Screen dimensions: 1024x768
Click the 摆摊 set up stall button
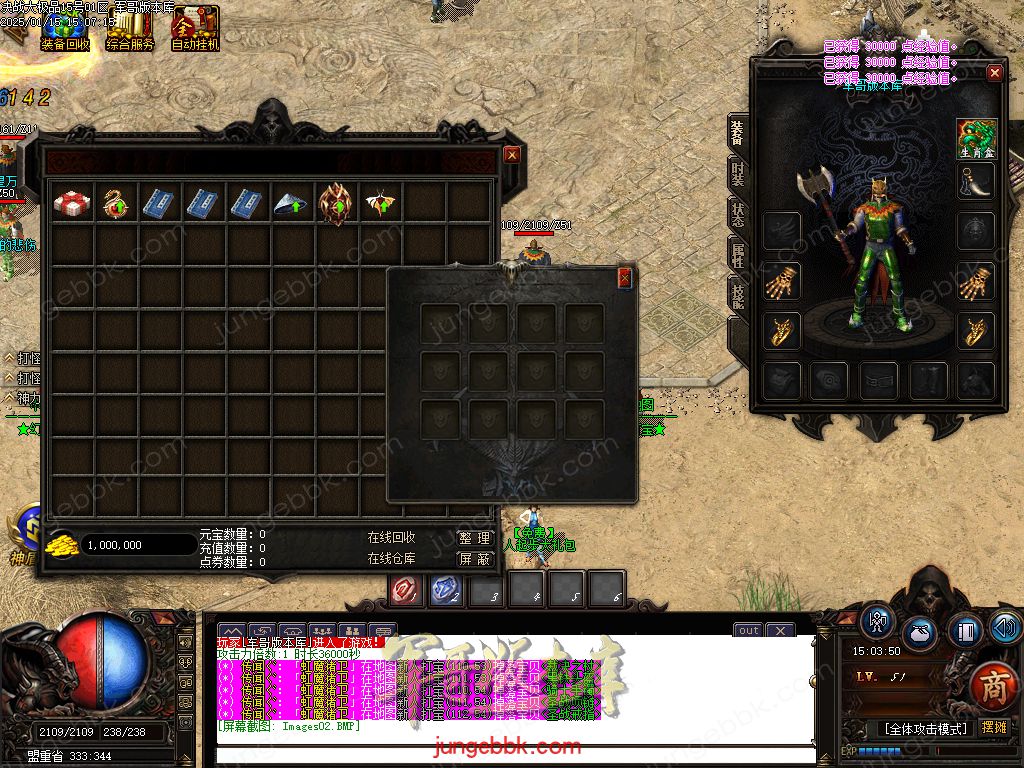click(x=994, y=728)
